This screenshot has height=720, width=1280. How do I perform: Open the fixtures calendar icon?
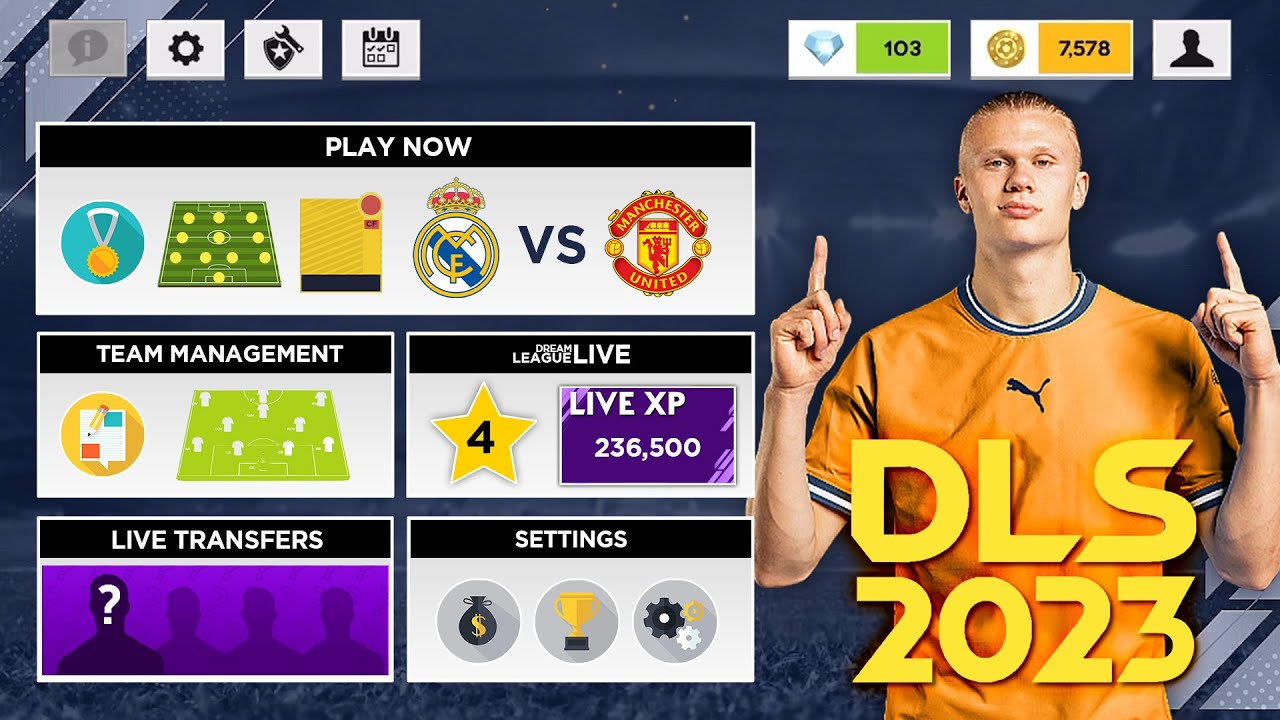click(383, 48)
